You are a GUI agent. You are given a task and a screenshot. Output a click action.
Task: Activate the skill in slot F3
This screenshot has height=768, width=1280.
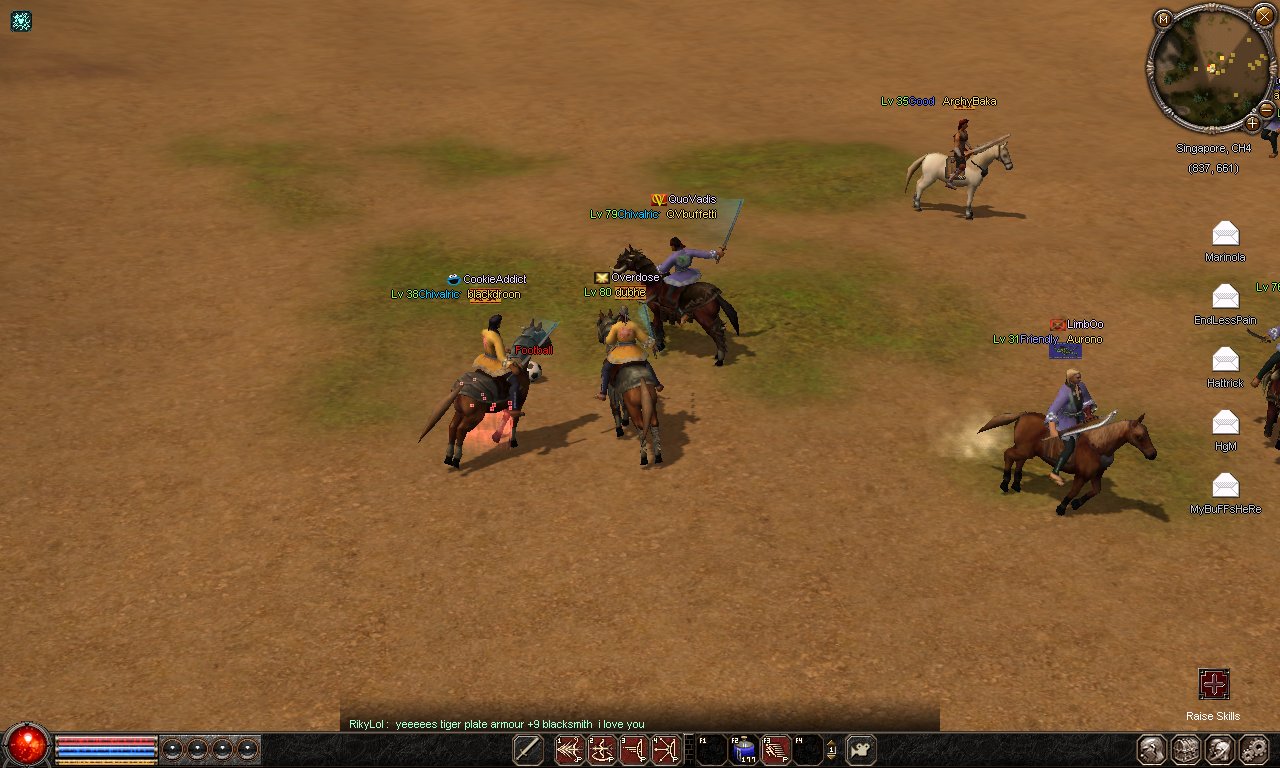(776, 750)
